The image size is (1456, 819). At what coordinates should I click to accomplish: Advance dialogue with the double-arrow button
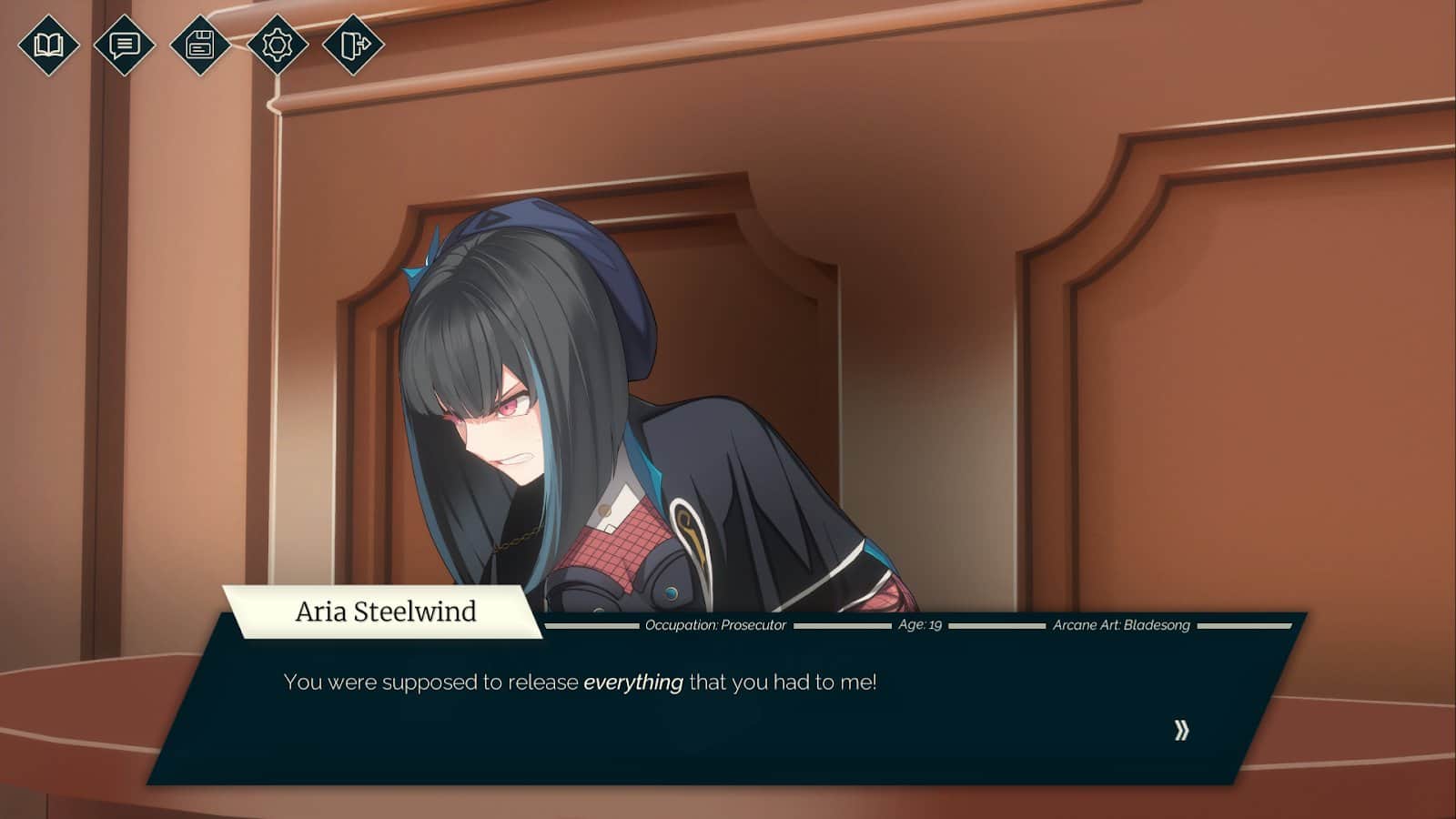1181,730
